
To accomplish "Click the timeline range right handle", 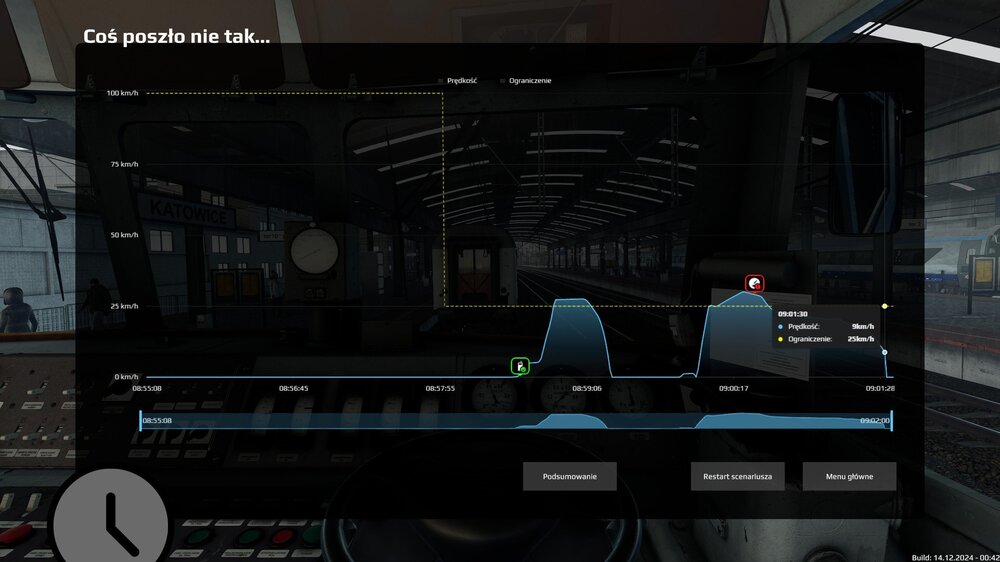I will pos(891,421).
